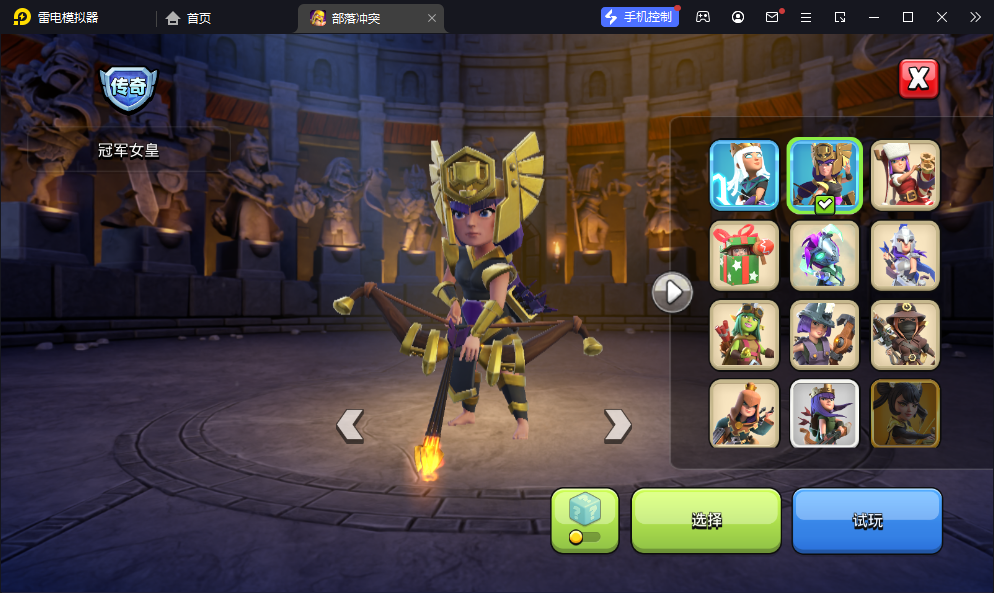Collapse the skin list with round arrow
This screenshot has width=994, height=593.
point(672,292)
